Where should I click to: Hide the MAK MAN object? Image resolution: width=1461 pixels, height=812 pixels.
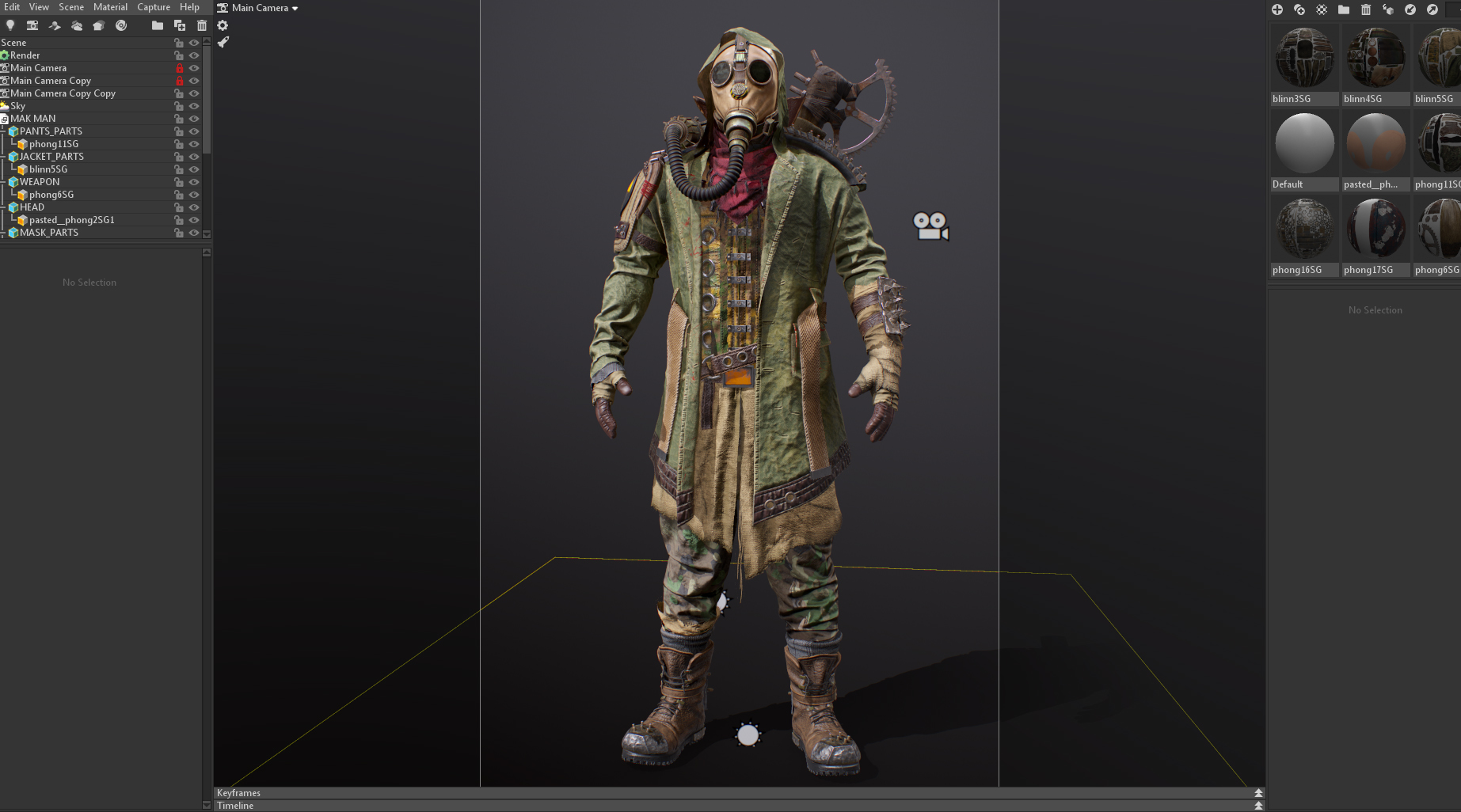(194, 119)
